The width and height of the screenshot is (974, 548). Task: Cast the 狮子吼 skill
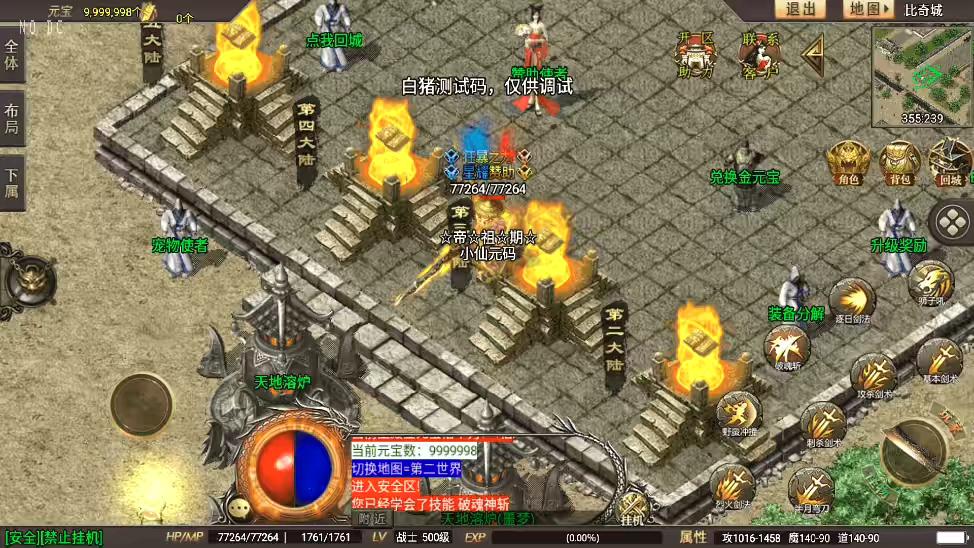[x=930, y=282]
